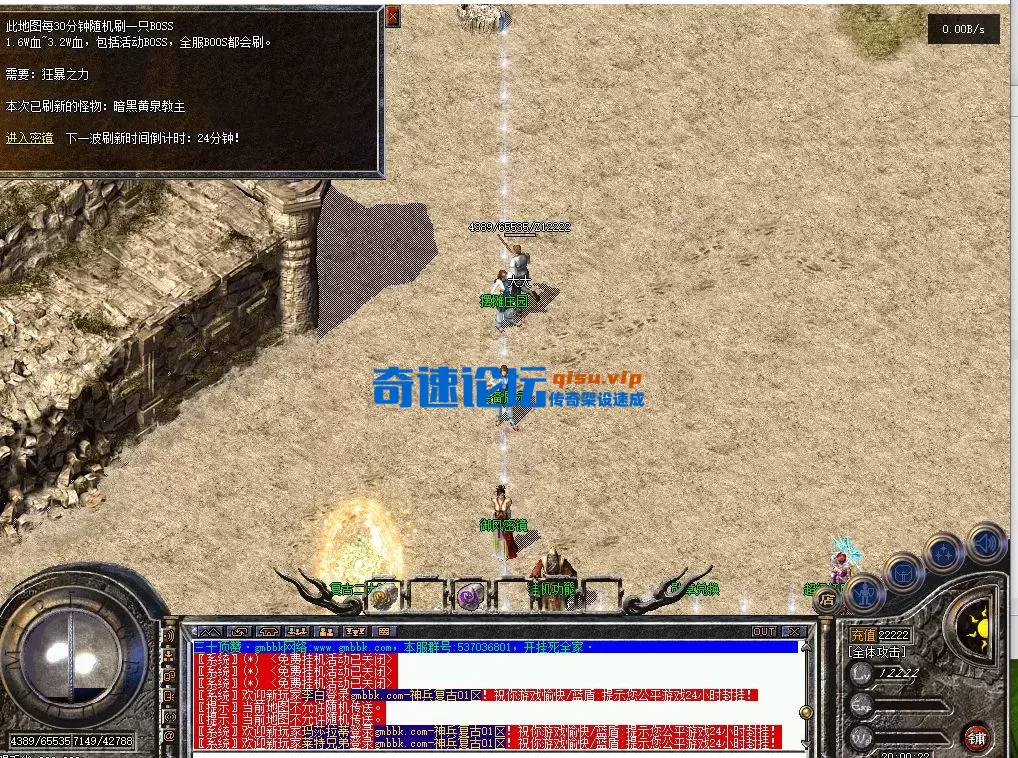The height and width of the screenshot is (758, 1018).
Task: Click the OUT button on chat bar
Action: pyautogui.click(x=764, y=632)
